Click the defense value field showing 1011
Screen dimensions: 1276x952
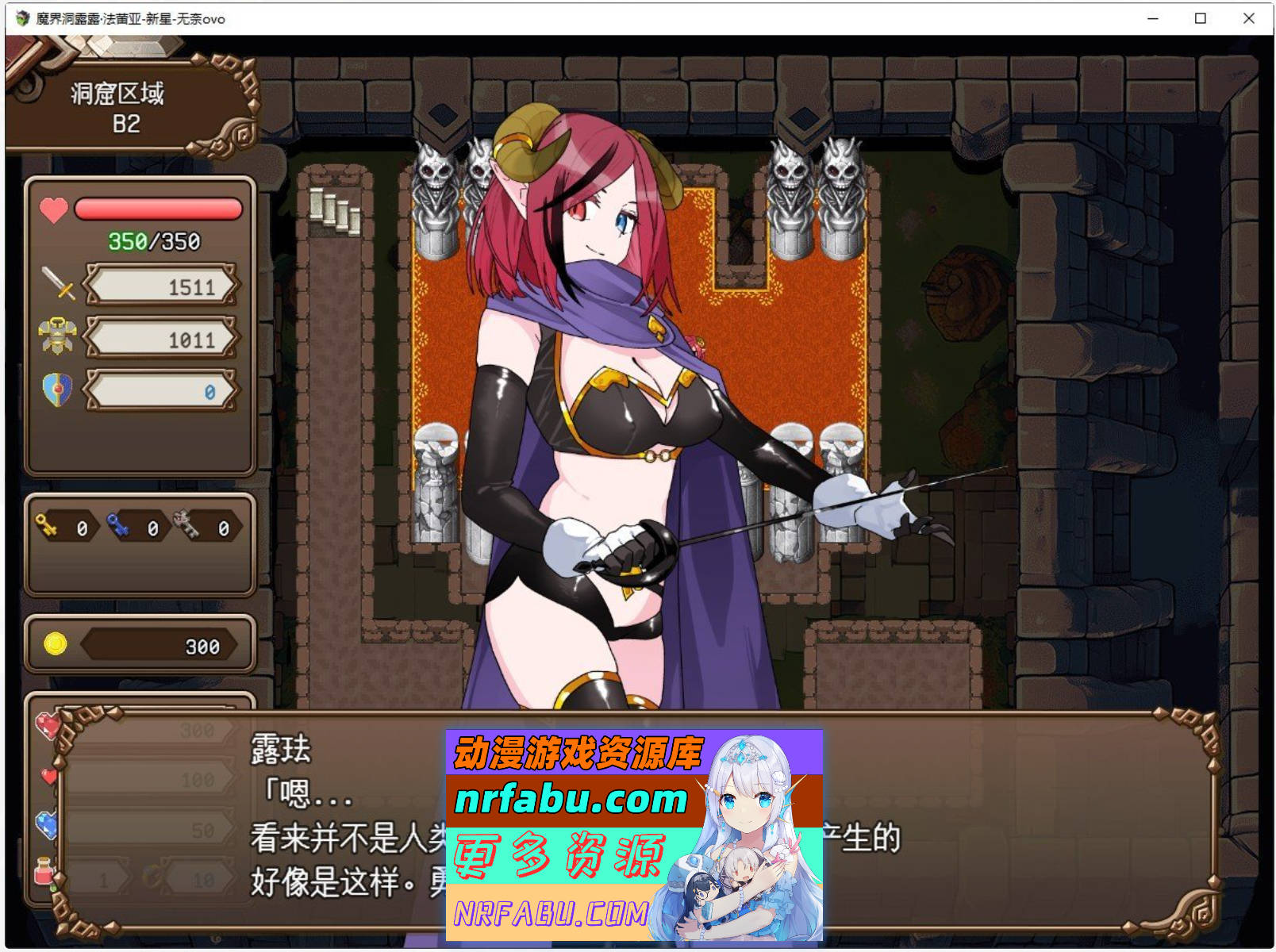[x=161, y=338]
